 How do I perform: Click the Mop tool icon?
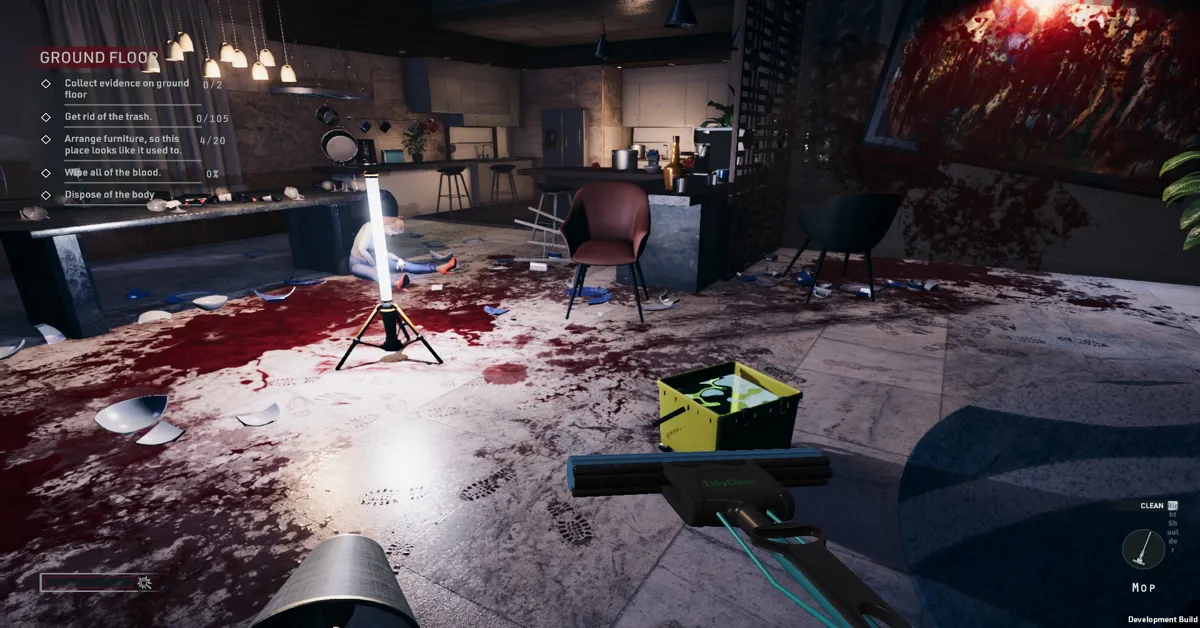point(1142,550)
